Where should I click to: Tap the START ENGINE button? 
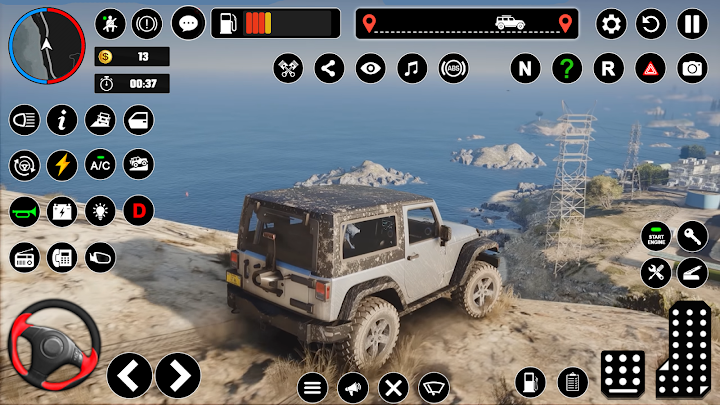tap(656, 237)
